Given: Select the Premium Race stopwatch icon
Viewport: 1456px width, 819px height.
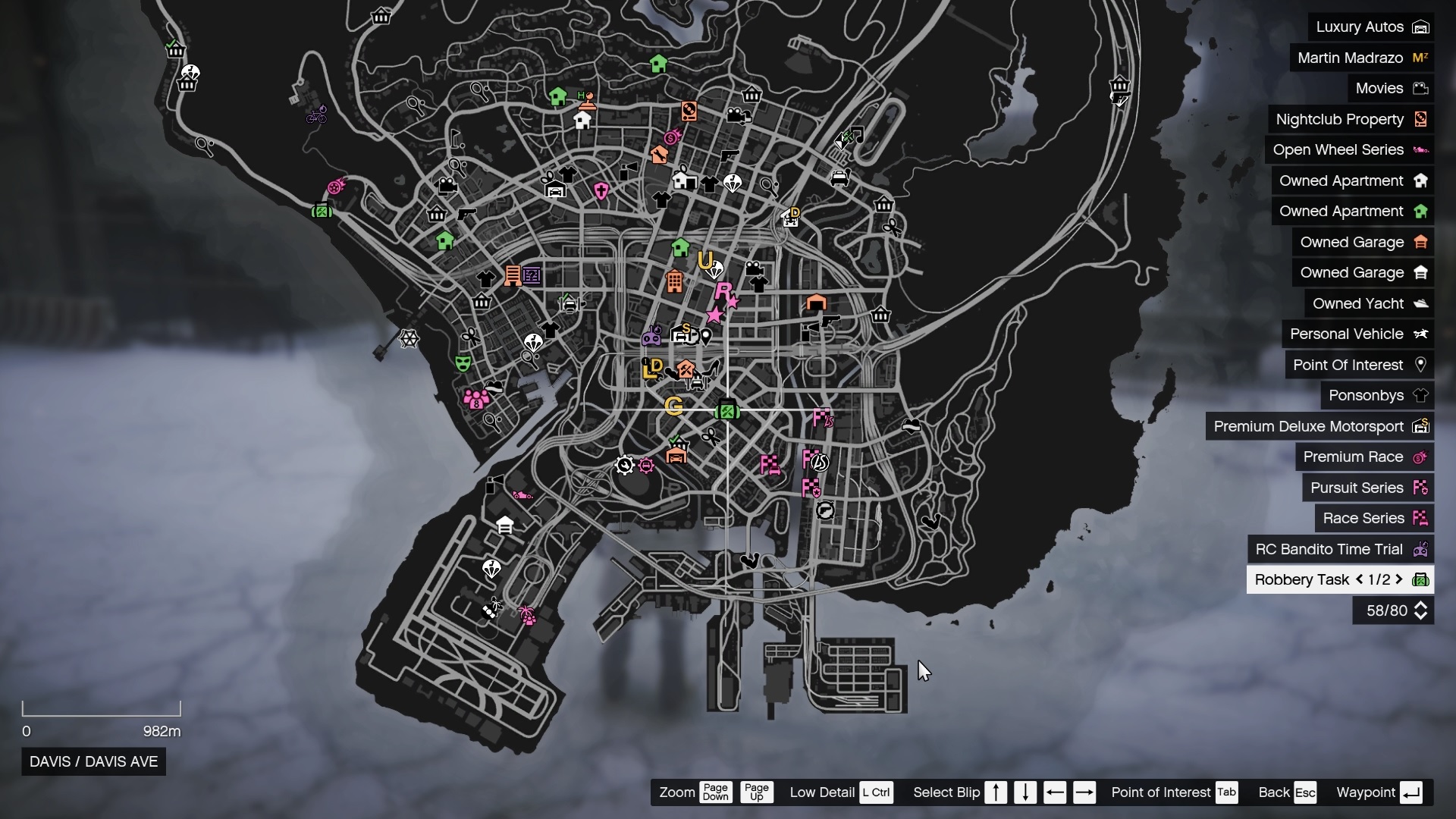Looking at the screenshot, I should tap(1420, 457).
